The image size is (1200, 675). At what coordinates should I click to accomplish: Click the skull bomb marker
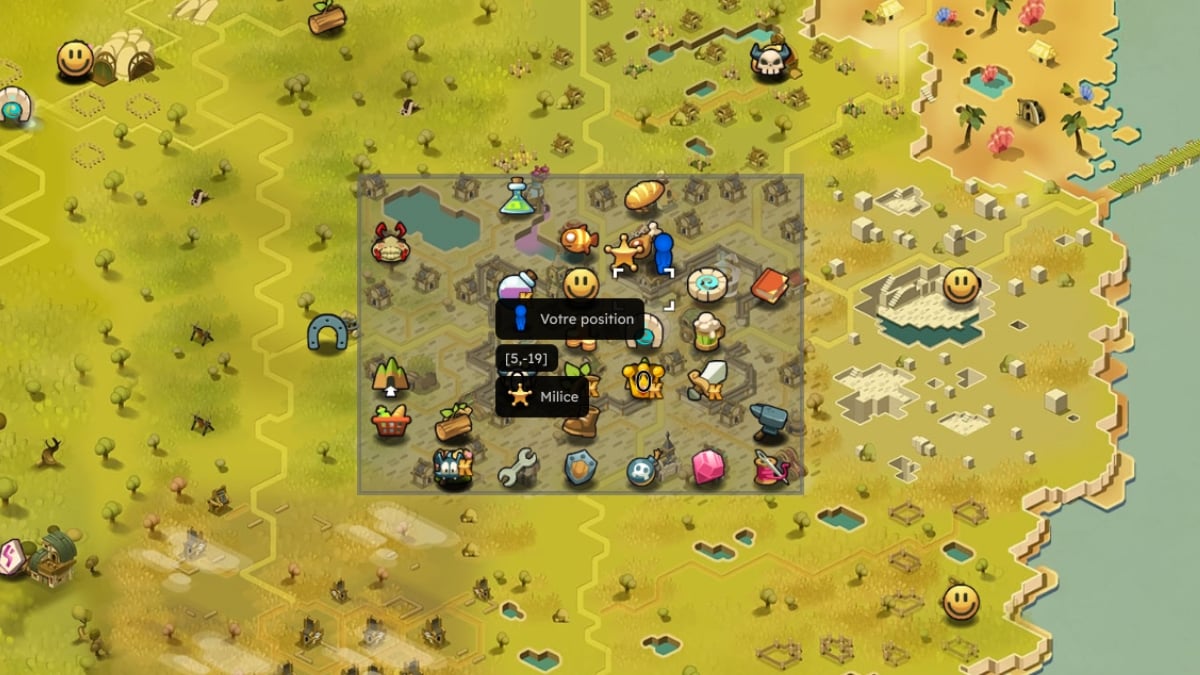click(x=643, y=469)
